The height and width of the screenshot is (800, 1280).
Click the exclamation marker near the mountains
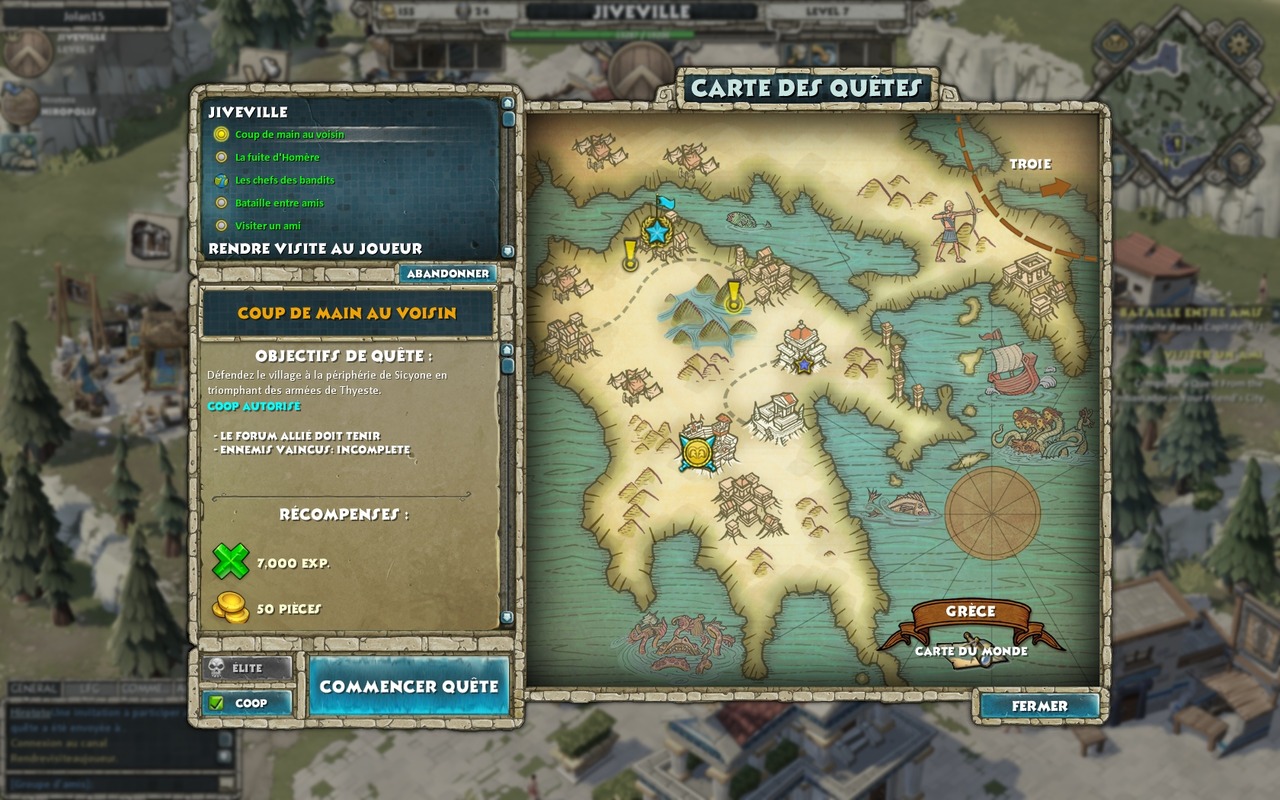pos(735,296)
